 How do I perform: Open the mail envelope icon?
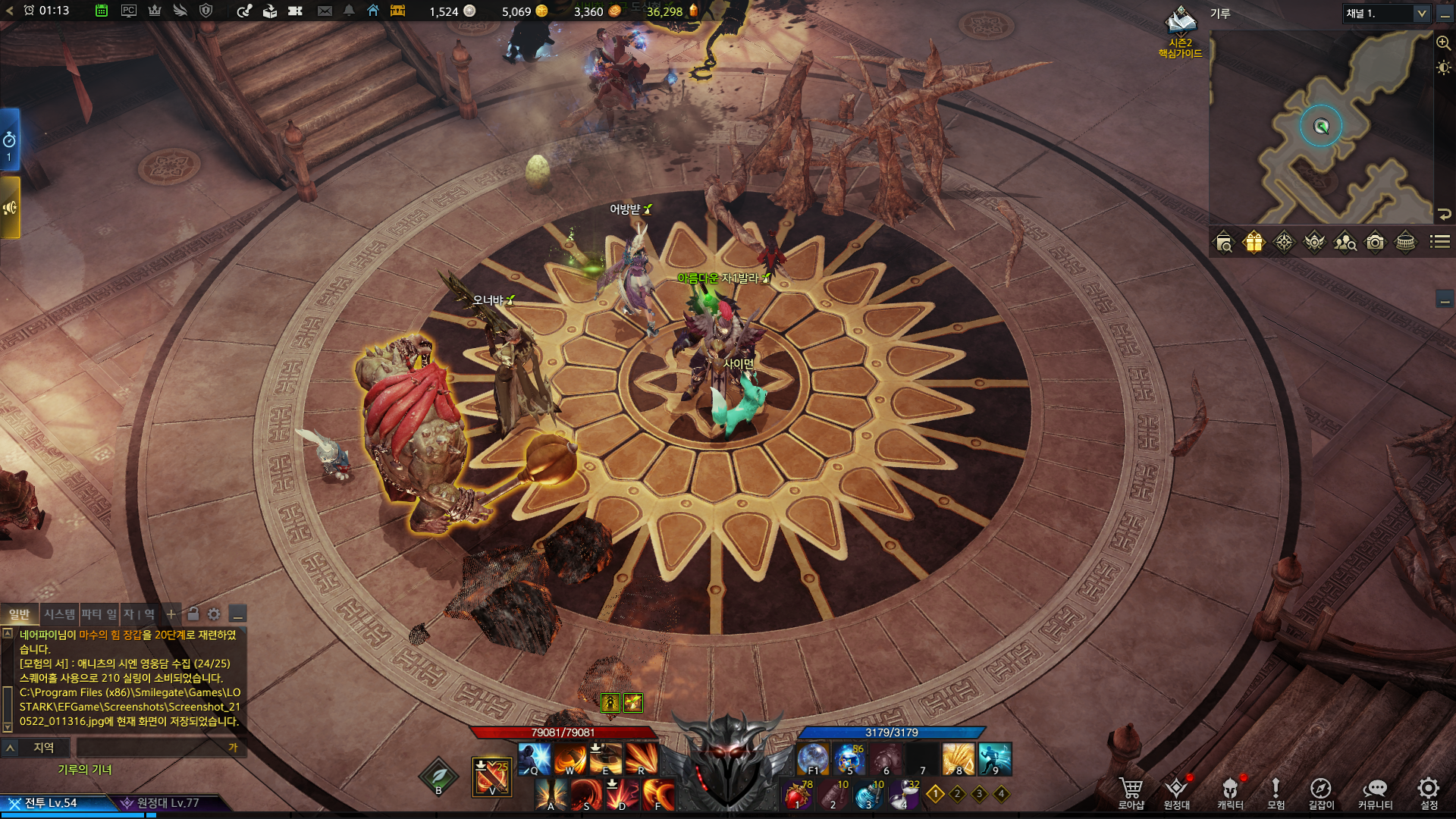(325, 11)
